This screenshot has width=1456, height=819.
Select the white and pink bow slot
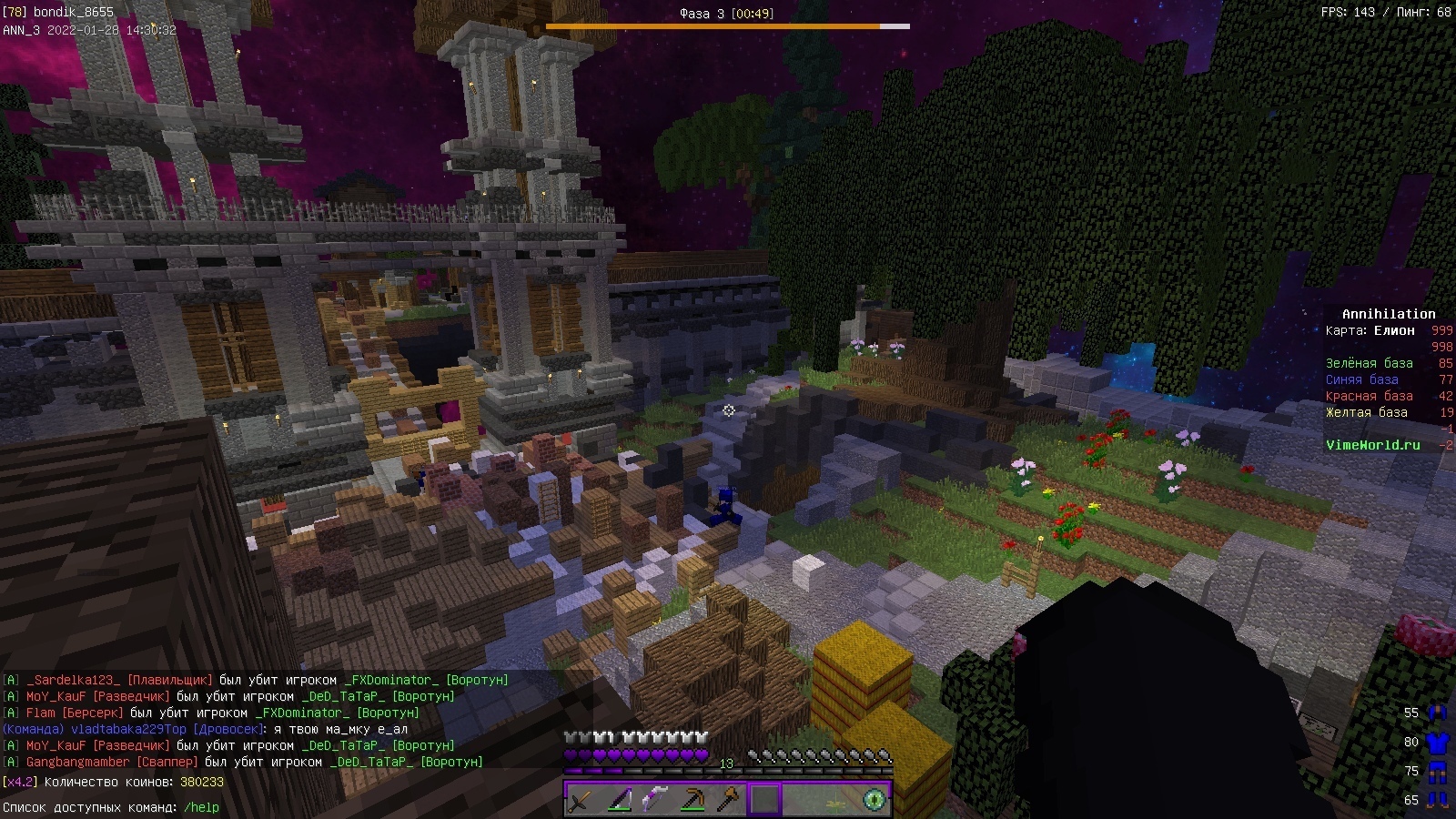655,800
